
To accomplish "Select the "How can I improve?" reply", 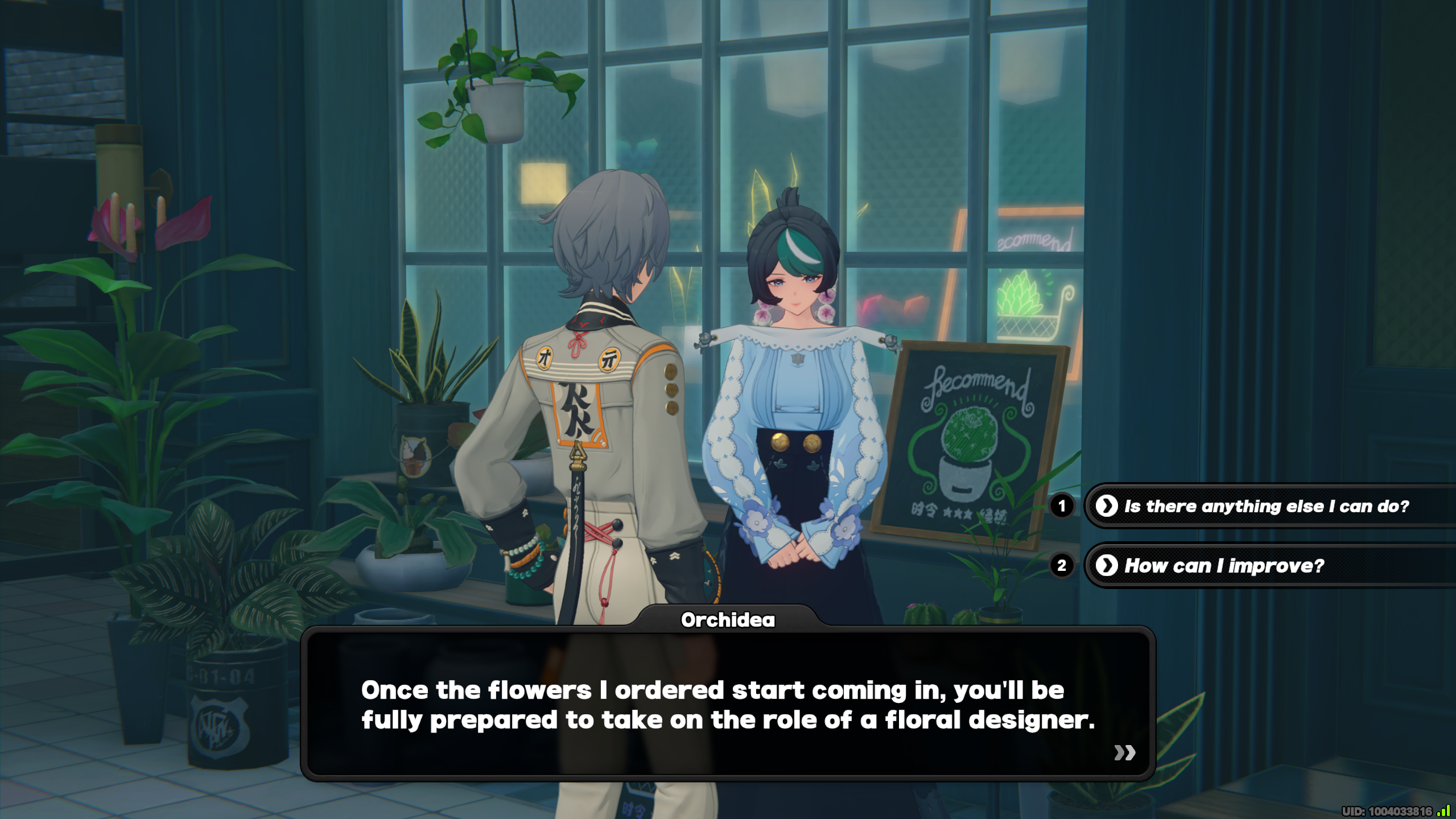I will pyautogui.click(x=1223, y=566).
